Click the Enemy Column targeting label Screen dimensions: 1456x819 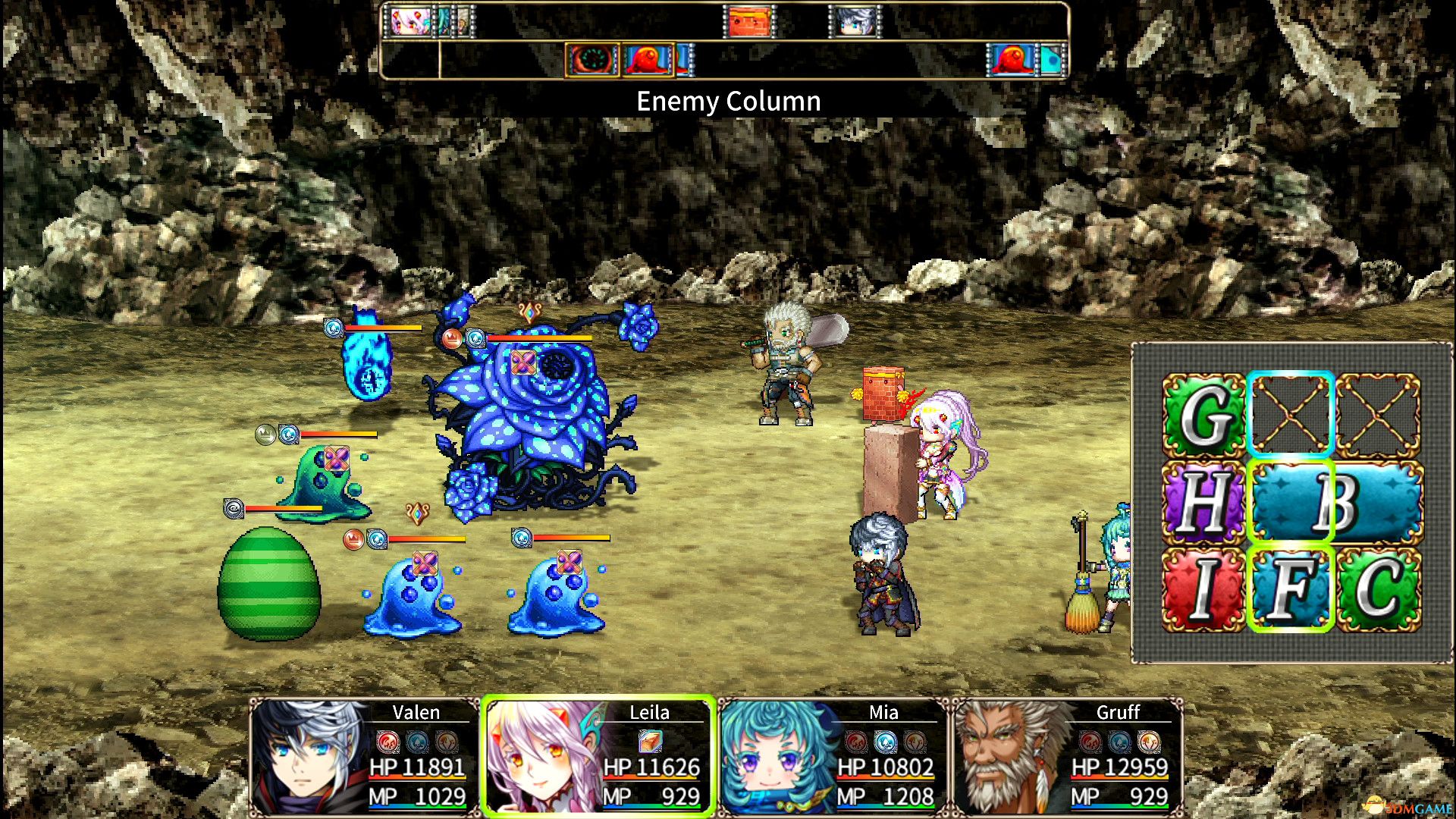(728, 101)
